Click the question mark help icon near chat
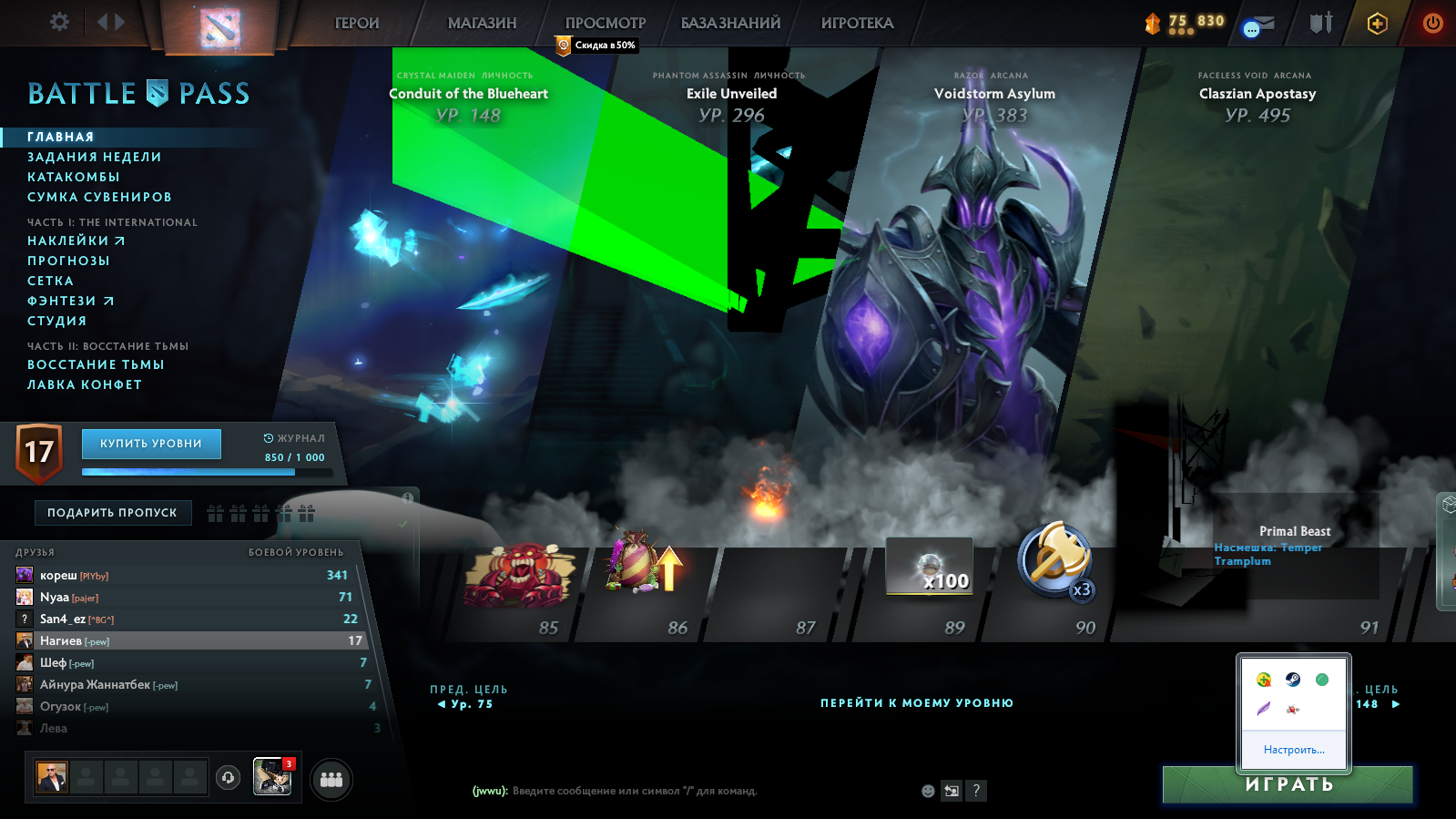Viewport: 1456px width, 819px height. (x=977, y=792)
